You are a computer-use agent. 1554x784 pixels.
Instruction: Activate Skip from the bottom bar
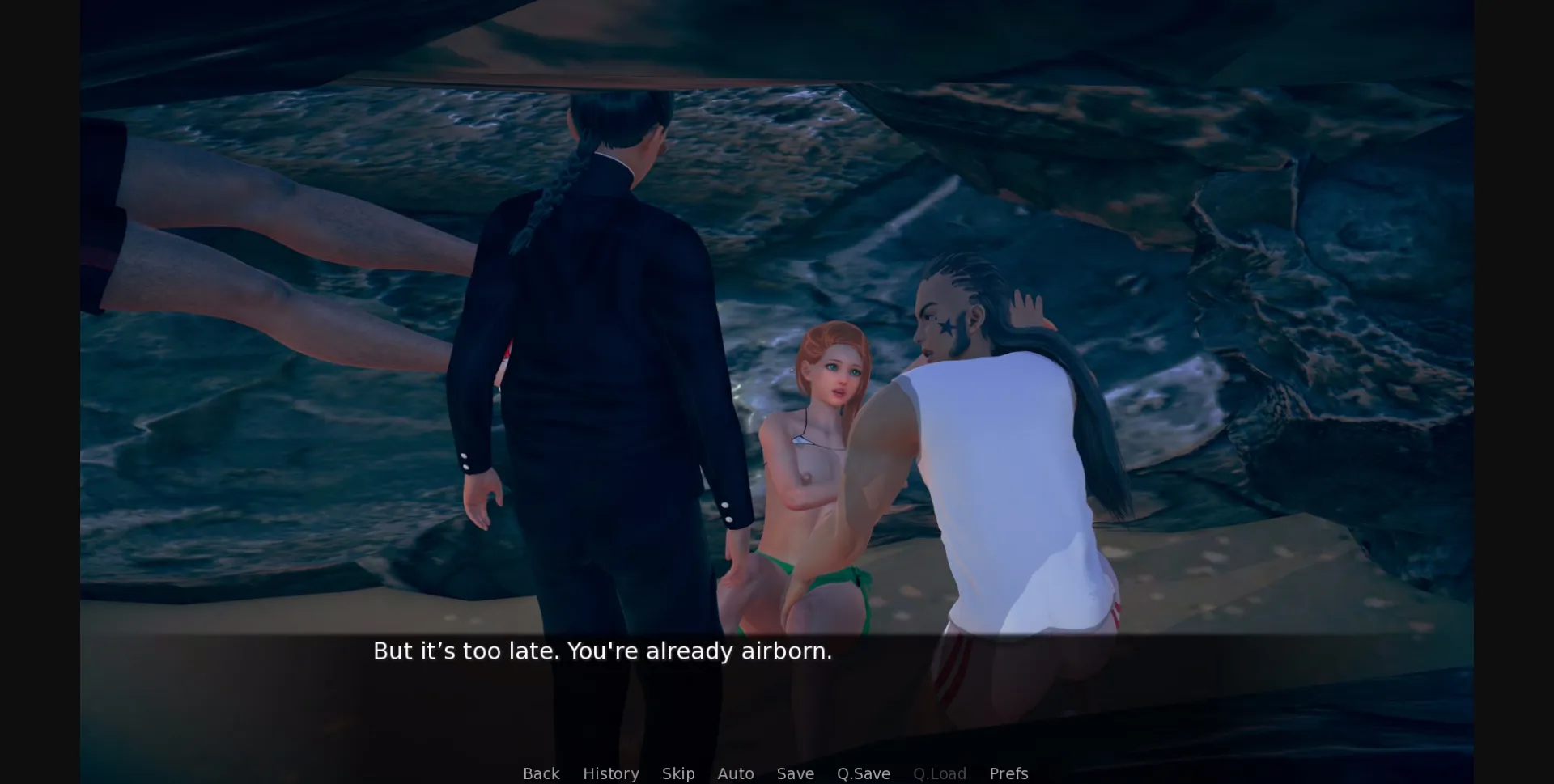pyautogui.click(x=678, y=773)
